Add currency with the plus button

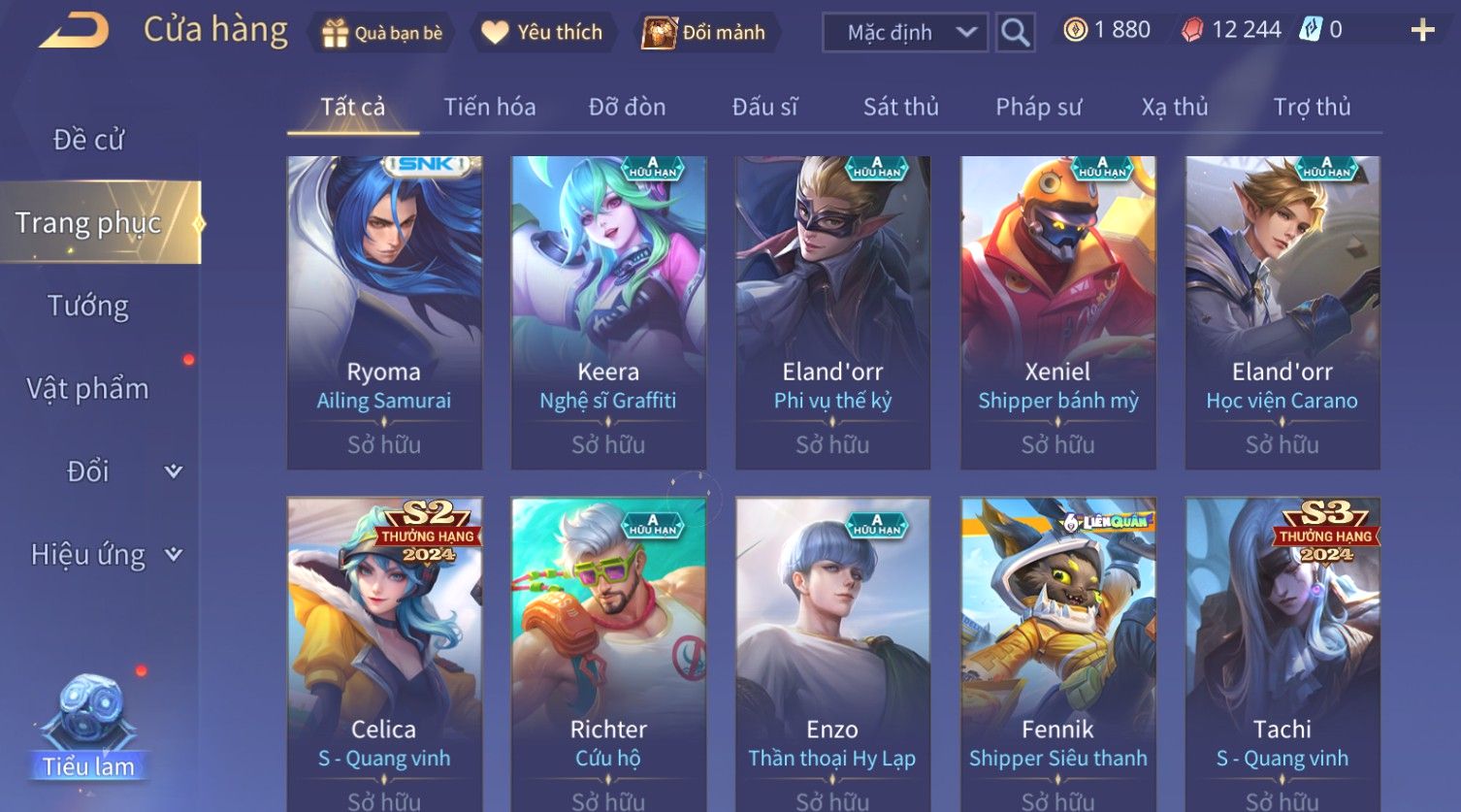[1422, 31]
